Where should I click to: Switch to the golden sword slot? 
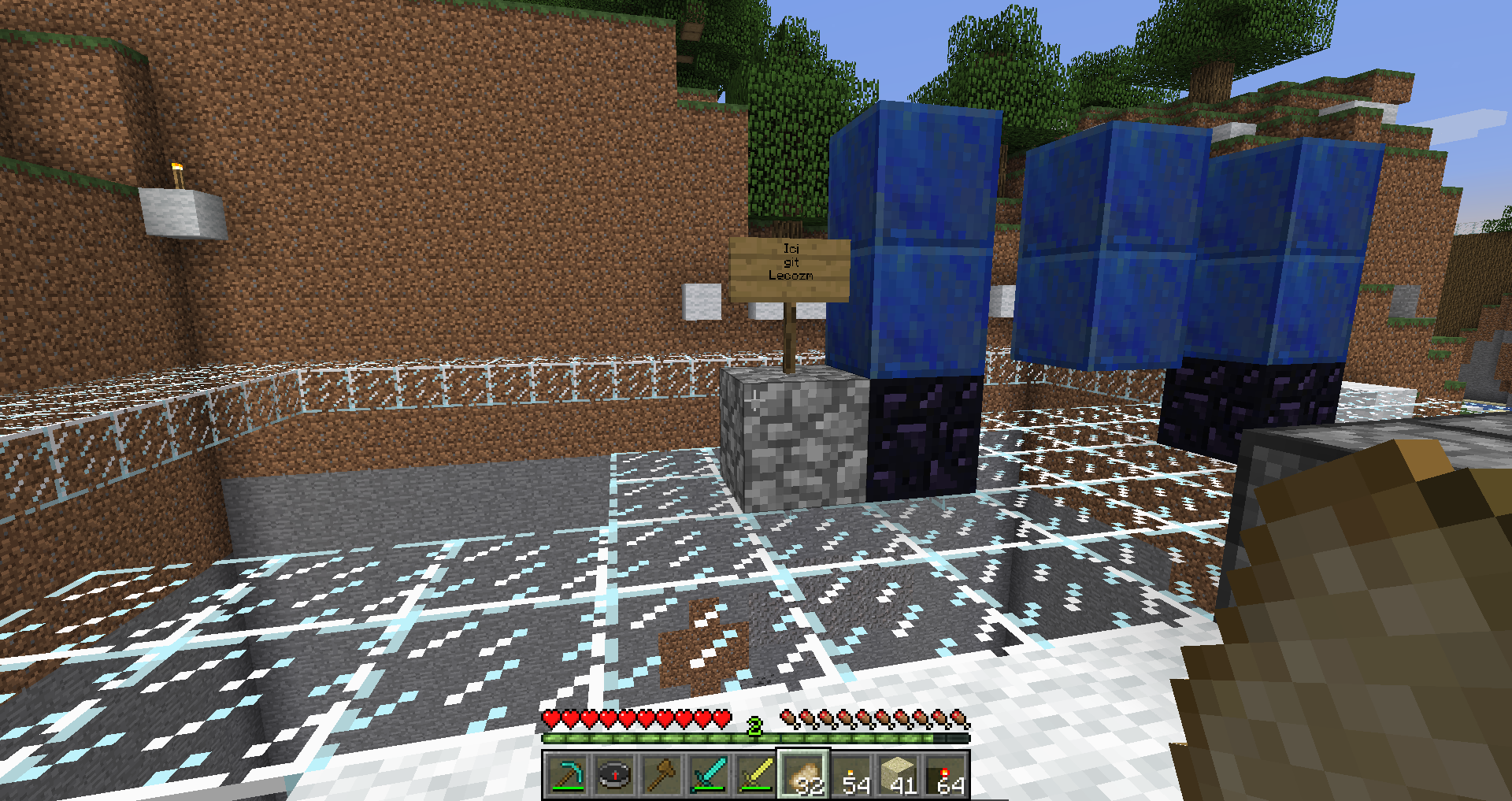click(755, 775)
